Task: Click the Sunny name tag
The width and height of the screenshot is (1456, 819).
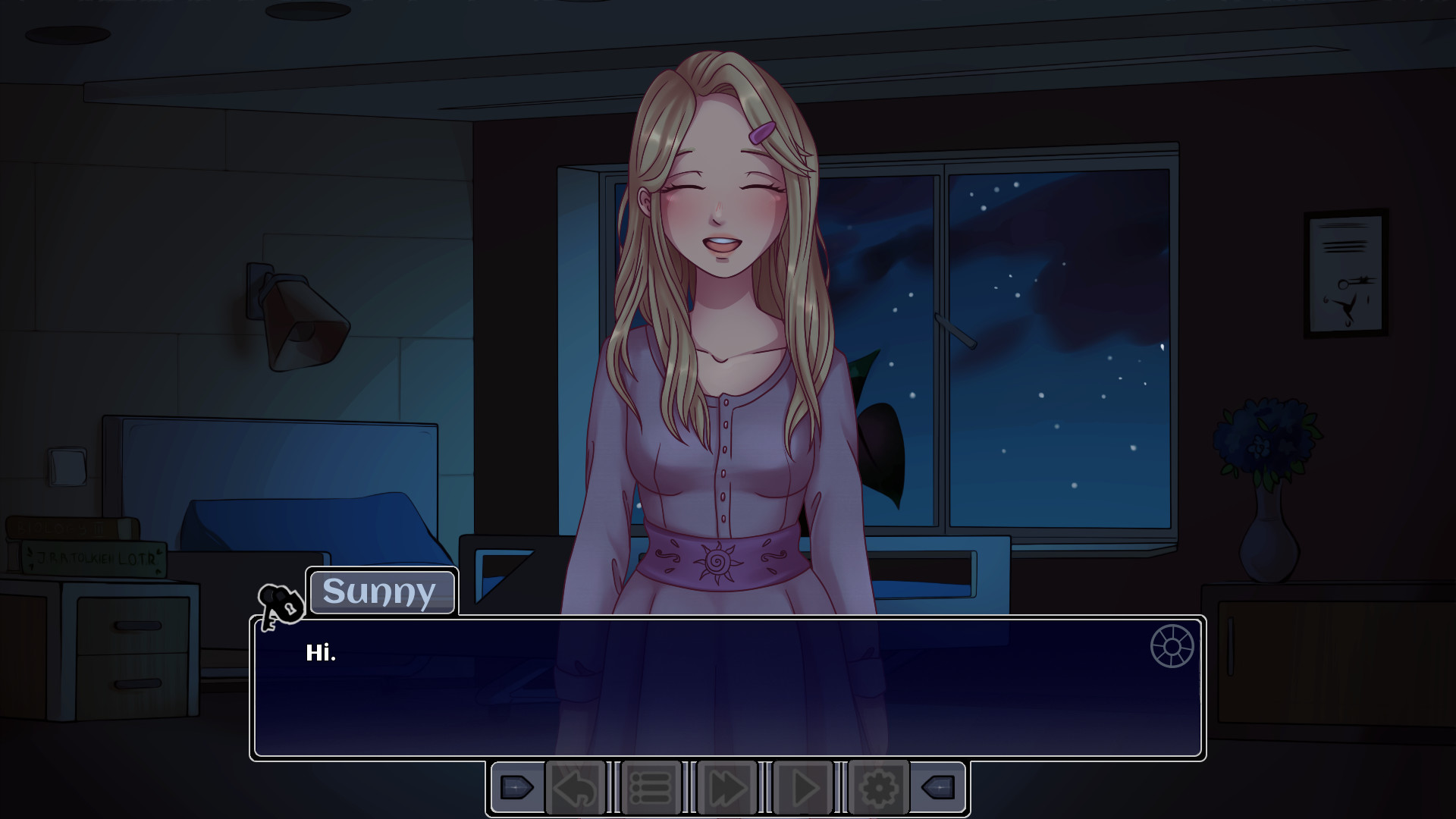Action: click(x=381, y=592)
